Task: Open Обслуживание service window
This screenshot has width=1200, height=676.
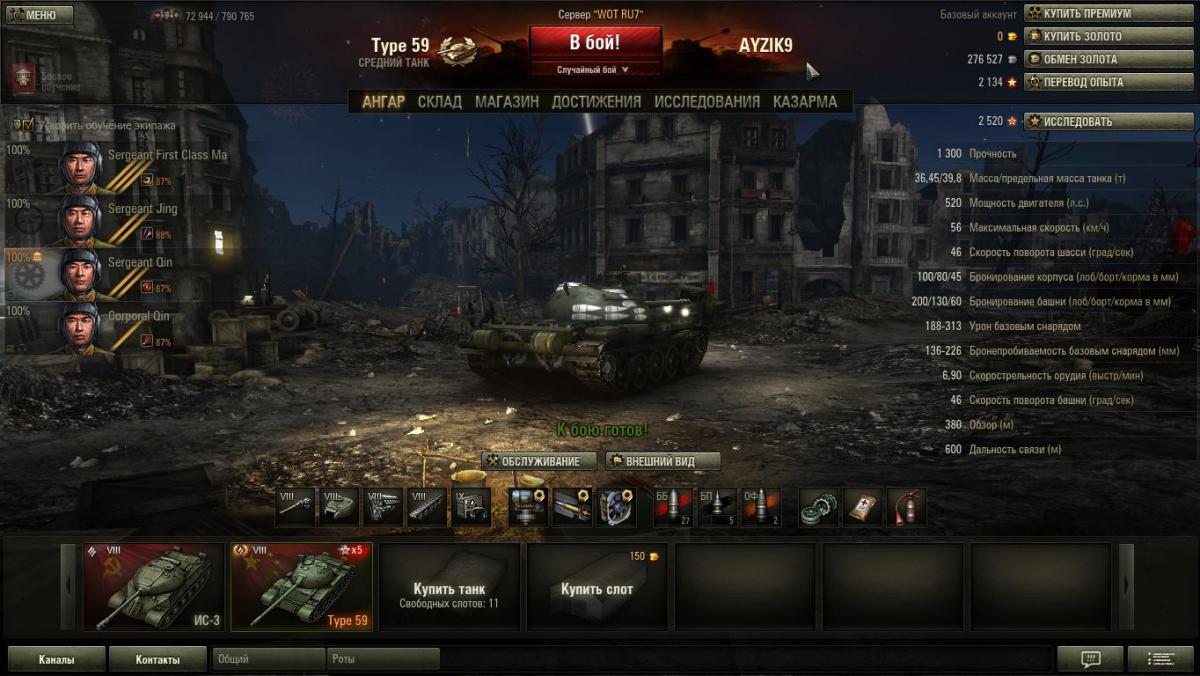Action: 540,461
